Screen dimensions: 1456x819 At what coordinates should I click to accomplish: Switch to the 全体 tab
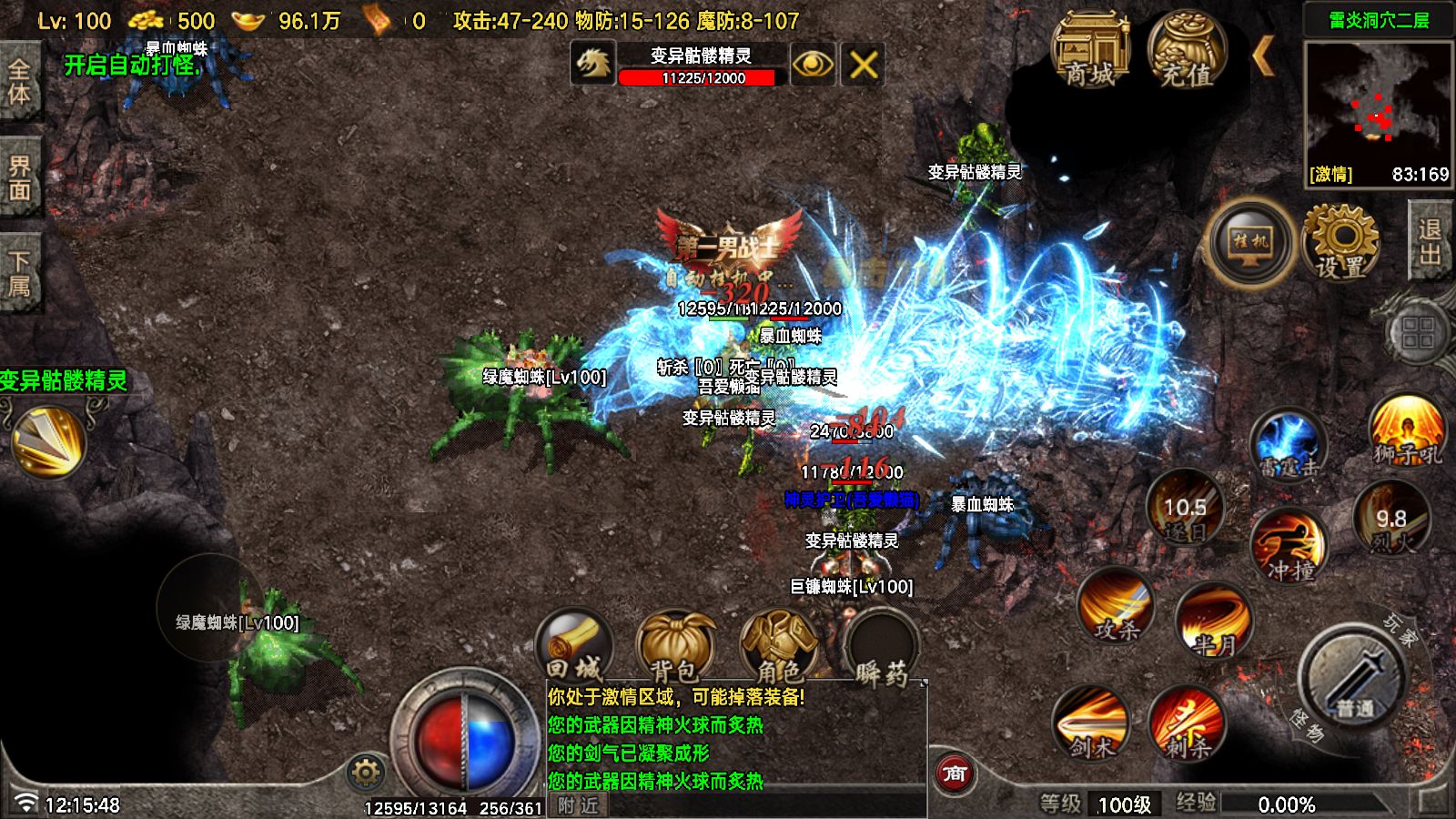[19, 81]
